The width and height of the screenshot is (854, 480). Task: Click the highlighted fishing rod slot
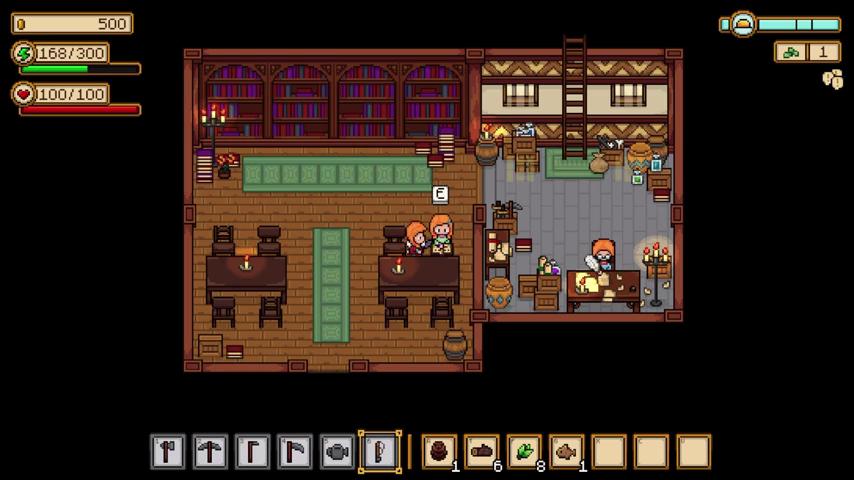pos(380,452)
